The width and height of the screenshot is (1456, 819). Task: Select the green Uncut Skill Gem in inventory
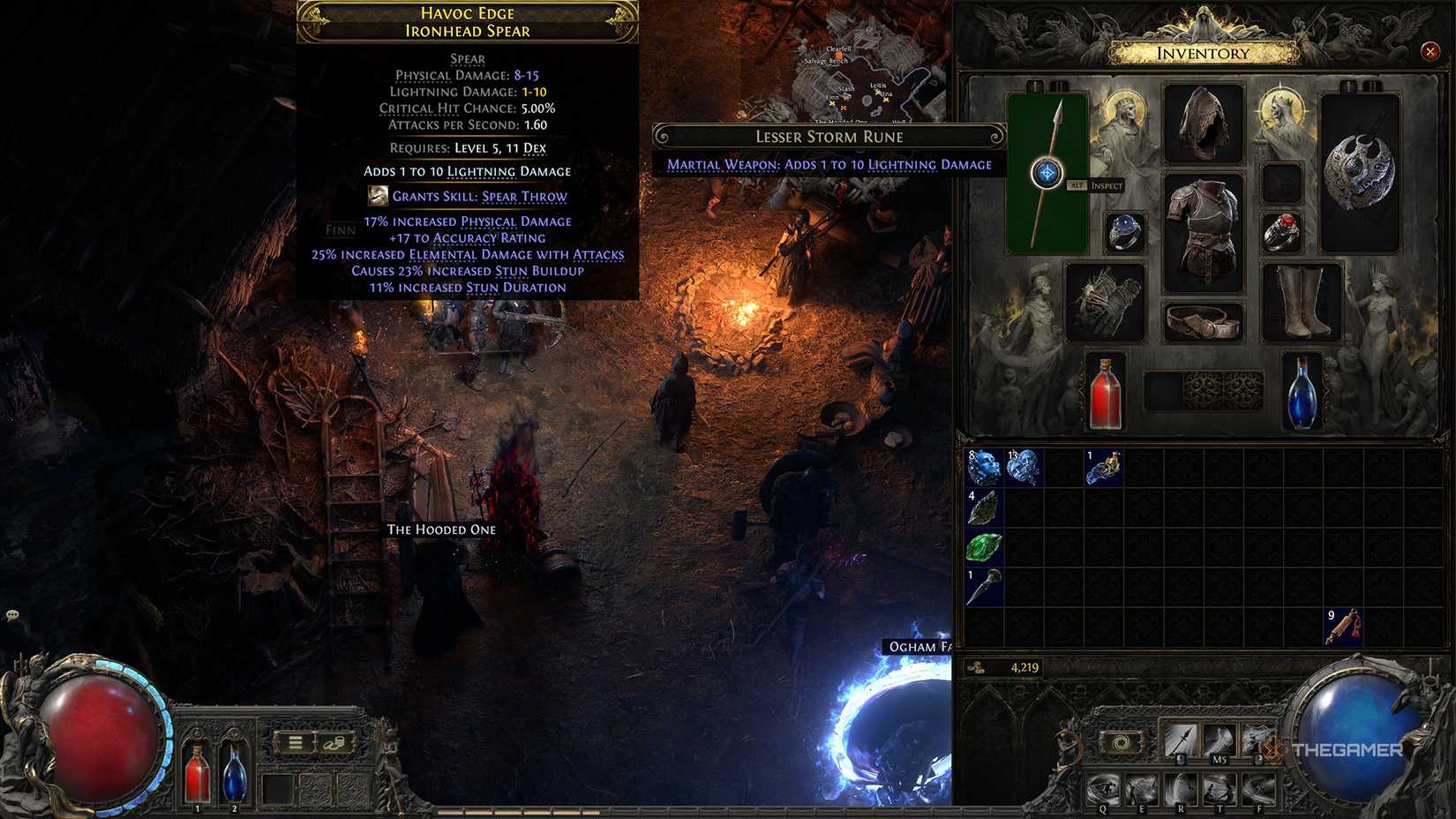pyautogui.click(x=982, y=546)
